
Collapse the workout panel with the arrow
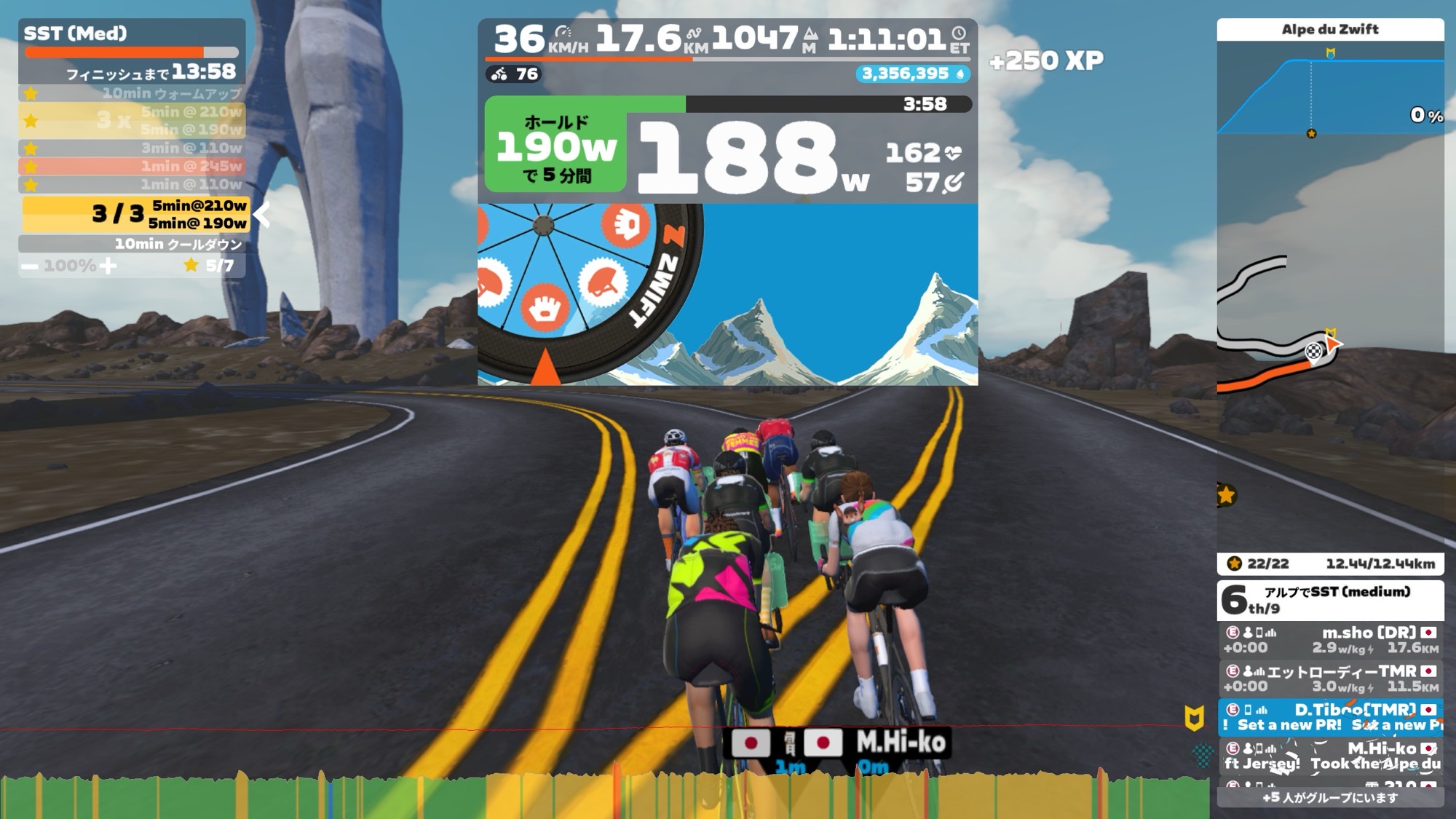(x=262, y=215)
